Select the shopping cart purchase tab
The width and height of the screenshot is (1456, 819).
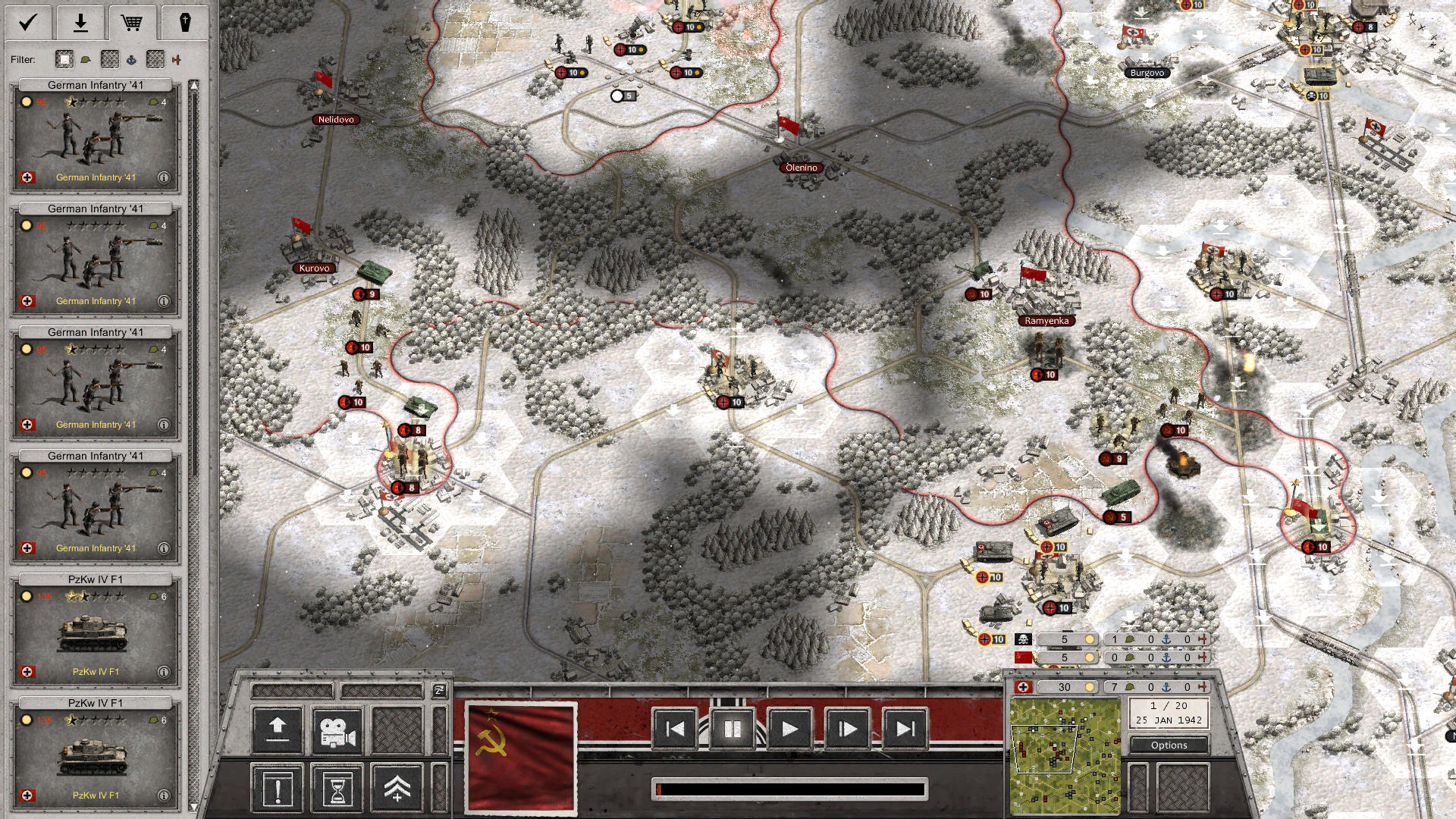tap(133, 21)
